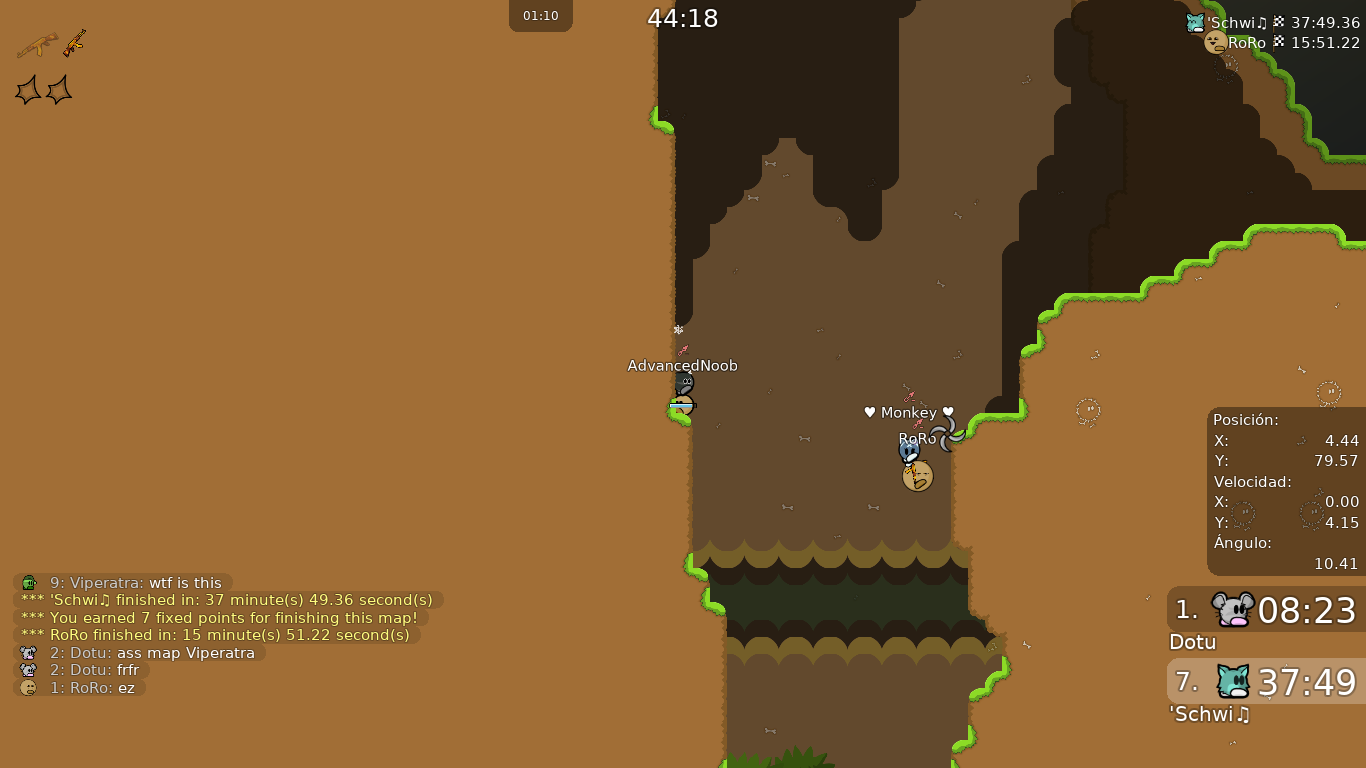The height and width of the screenshot is (768, 1366).
Task: Click 'Schwi♫ finish time entry at top
Action: pyautogui.click(x=1272, y=23)
